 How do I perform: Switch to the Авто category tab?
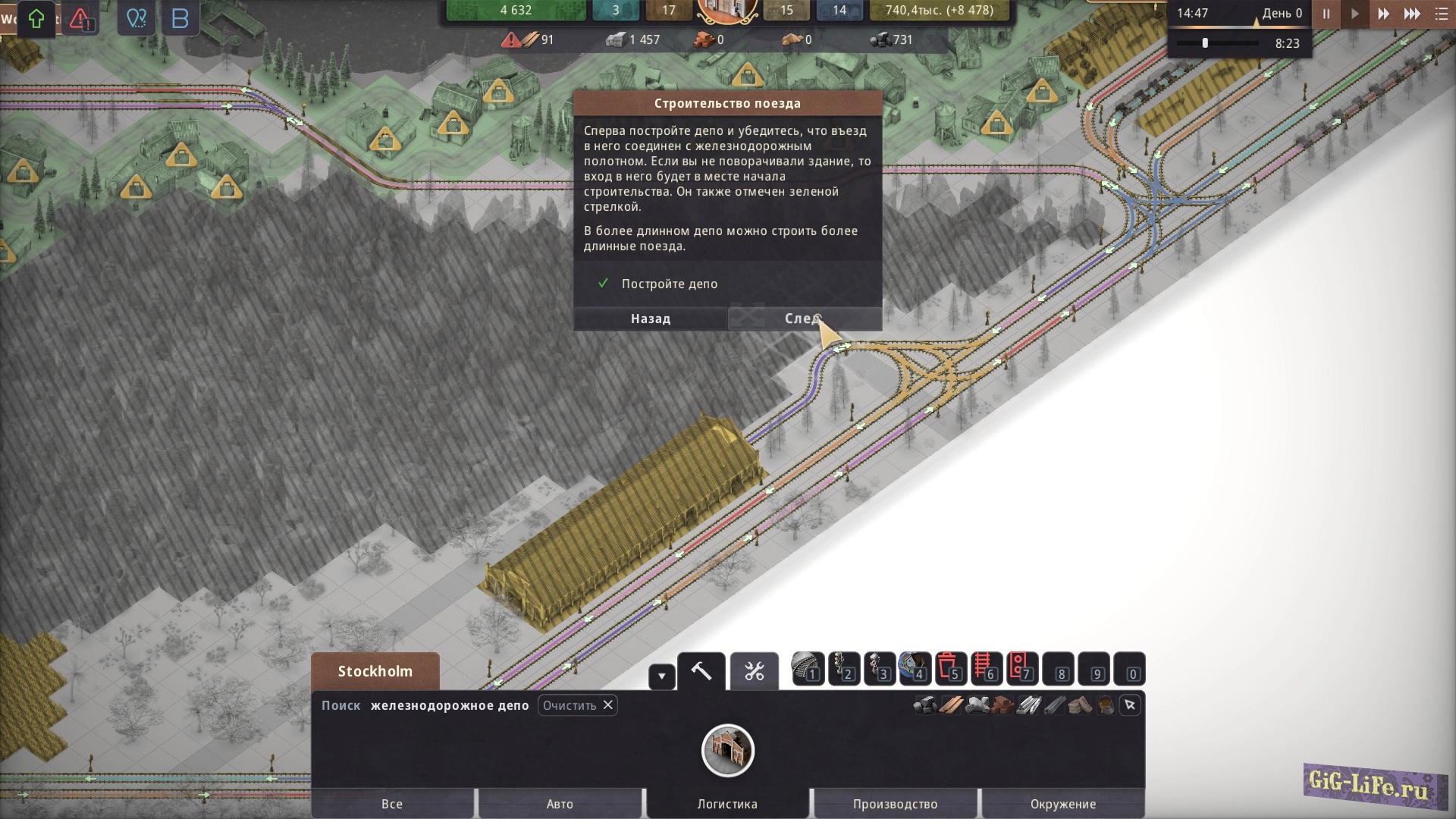tap(560, 804)
